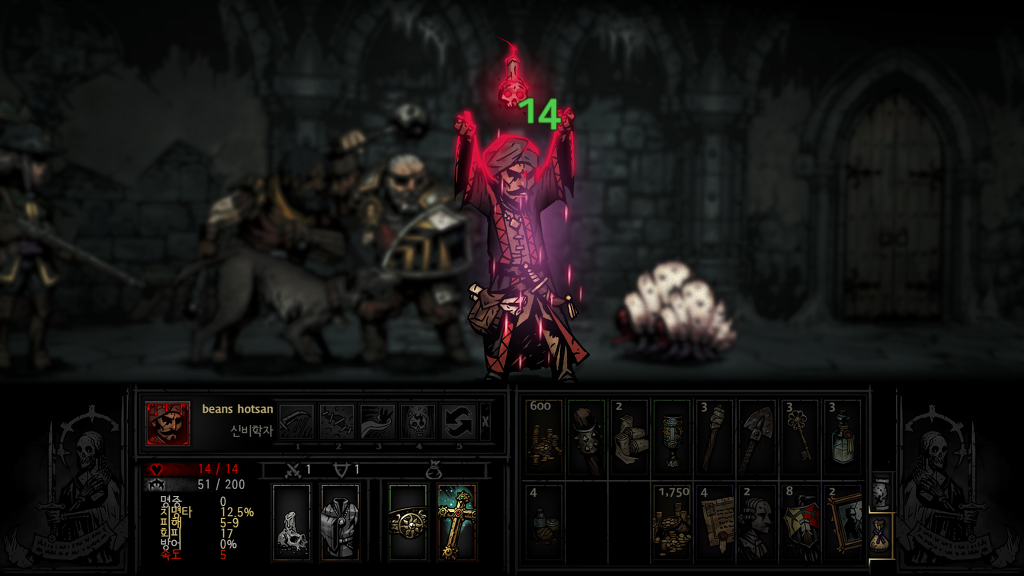Viewport: 1024px width, 576px height.
Task: Choose the skull curse skill
Action: pos(419,421)
